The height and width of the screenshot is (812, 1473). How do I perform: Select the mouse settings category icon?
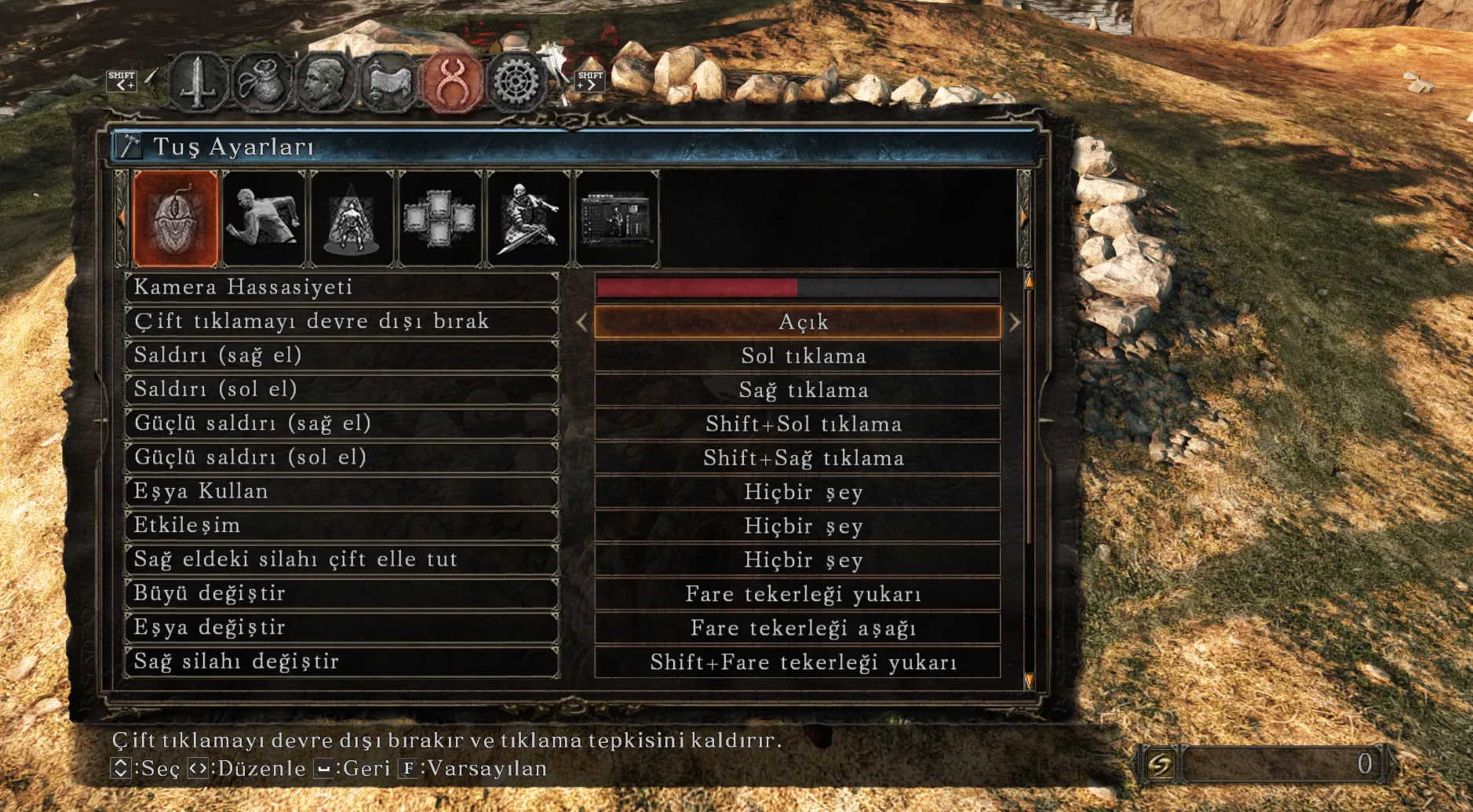(x=176, y=219)
